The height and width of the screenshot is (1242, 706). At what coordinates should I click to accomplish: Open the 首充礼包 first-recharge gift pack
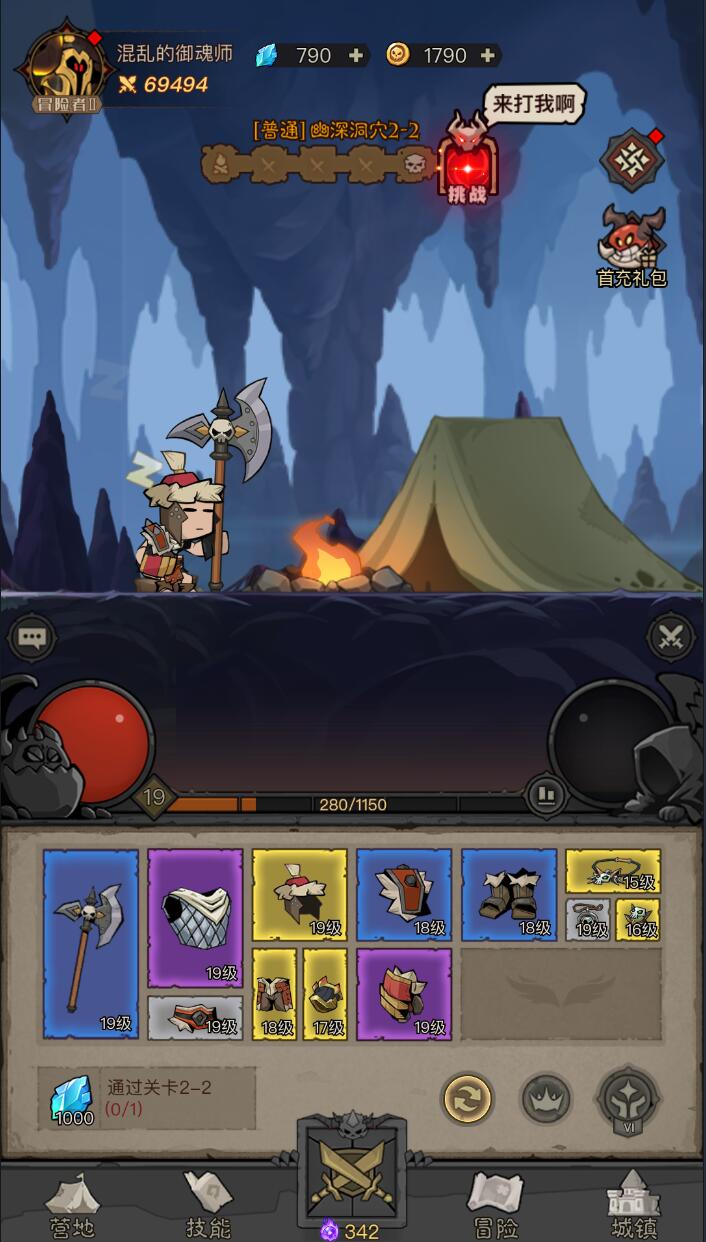[x=632, y=245]
